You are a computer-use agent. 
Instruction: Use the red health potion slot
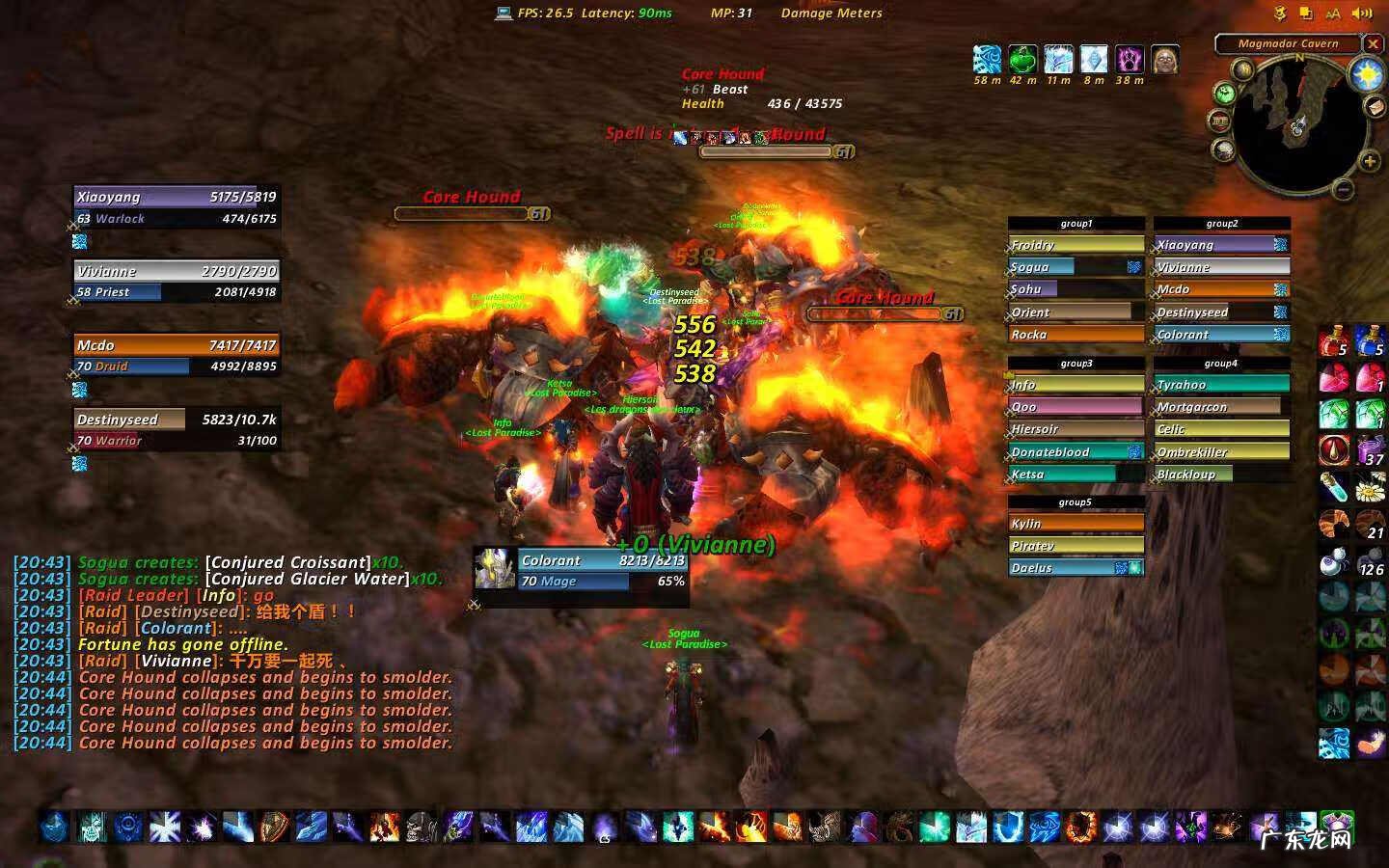click(x=1334, y=342)
